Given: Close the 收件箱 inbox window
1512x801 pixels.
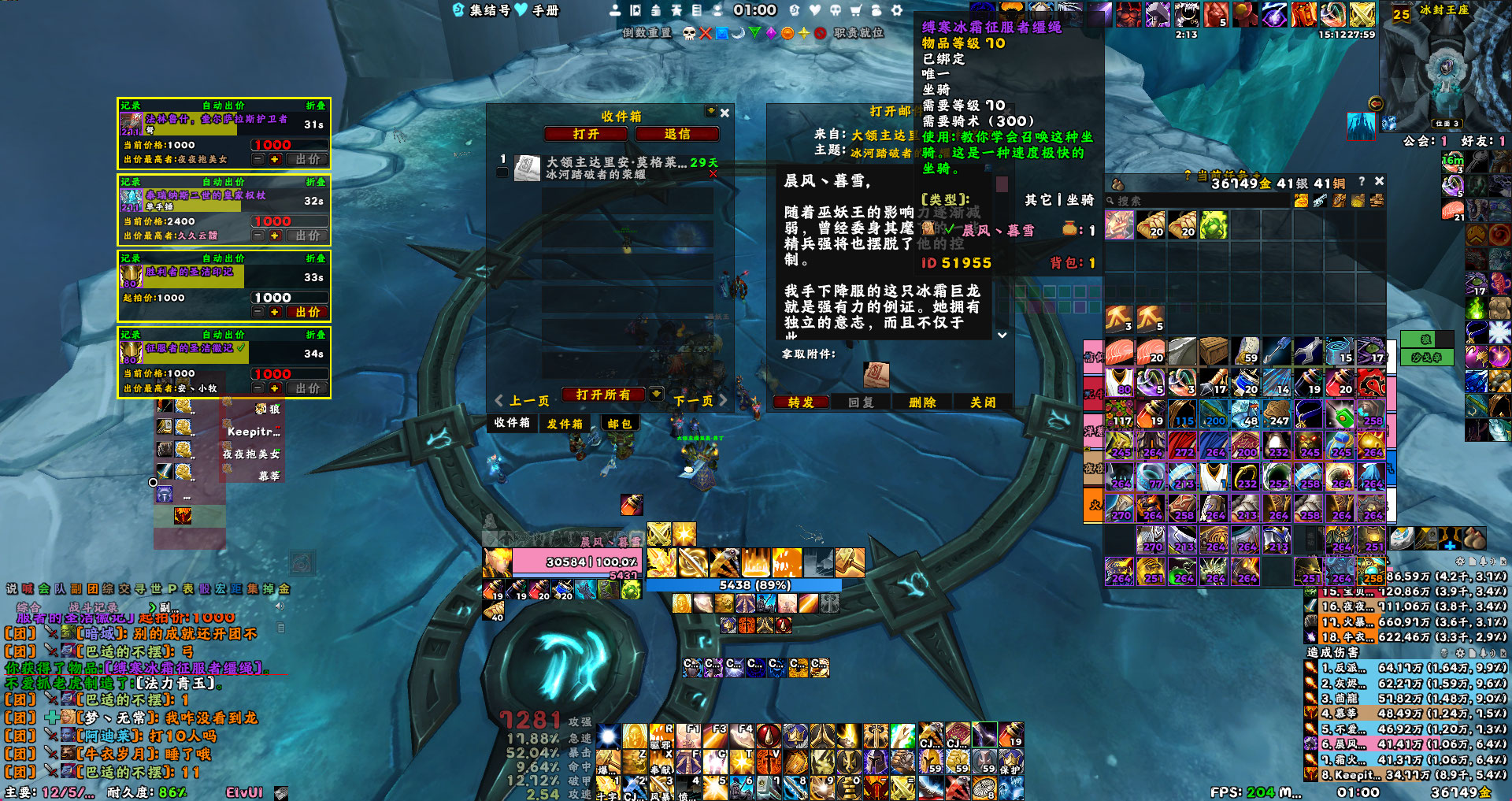Looking at the screenshot, I should point(724,113).
